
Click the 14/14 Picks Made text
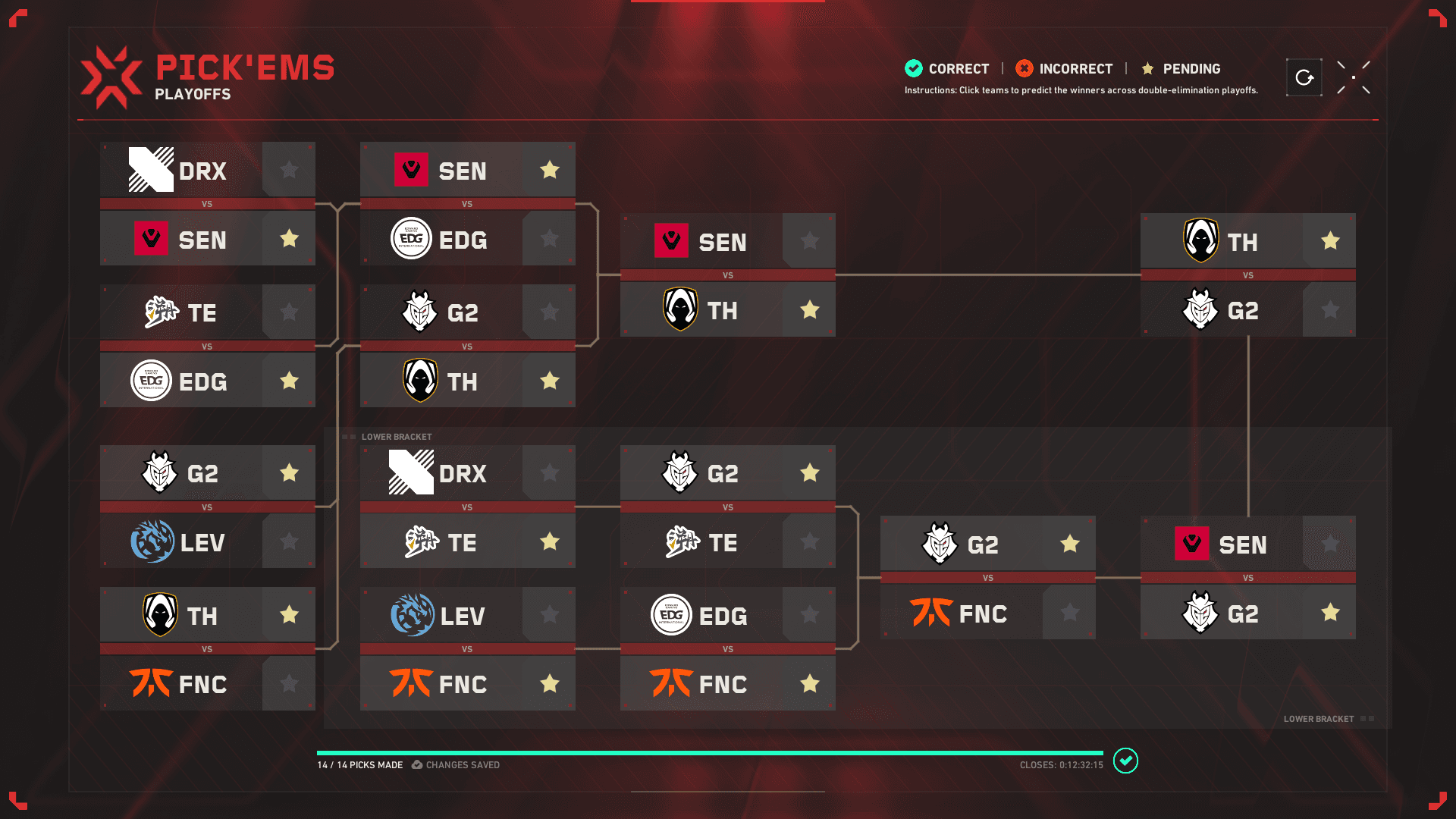click(x=361, y=765)
